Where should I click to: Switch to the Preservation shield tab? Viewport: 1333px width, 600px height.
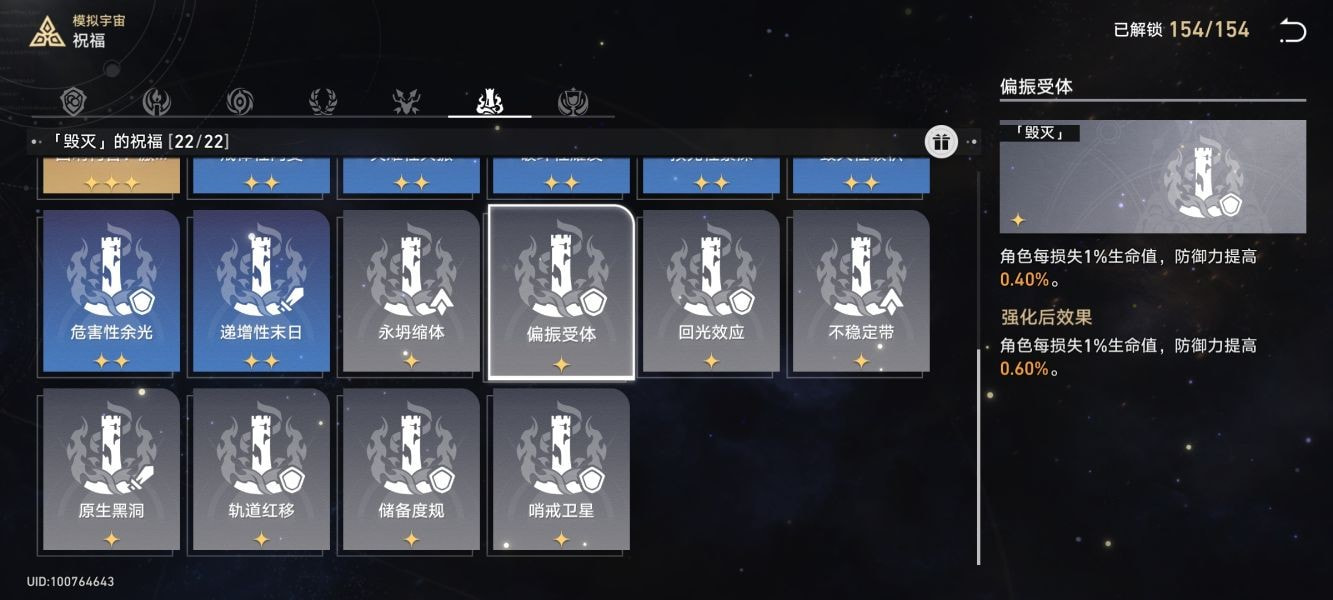(75, 101)
